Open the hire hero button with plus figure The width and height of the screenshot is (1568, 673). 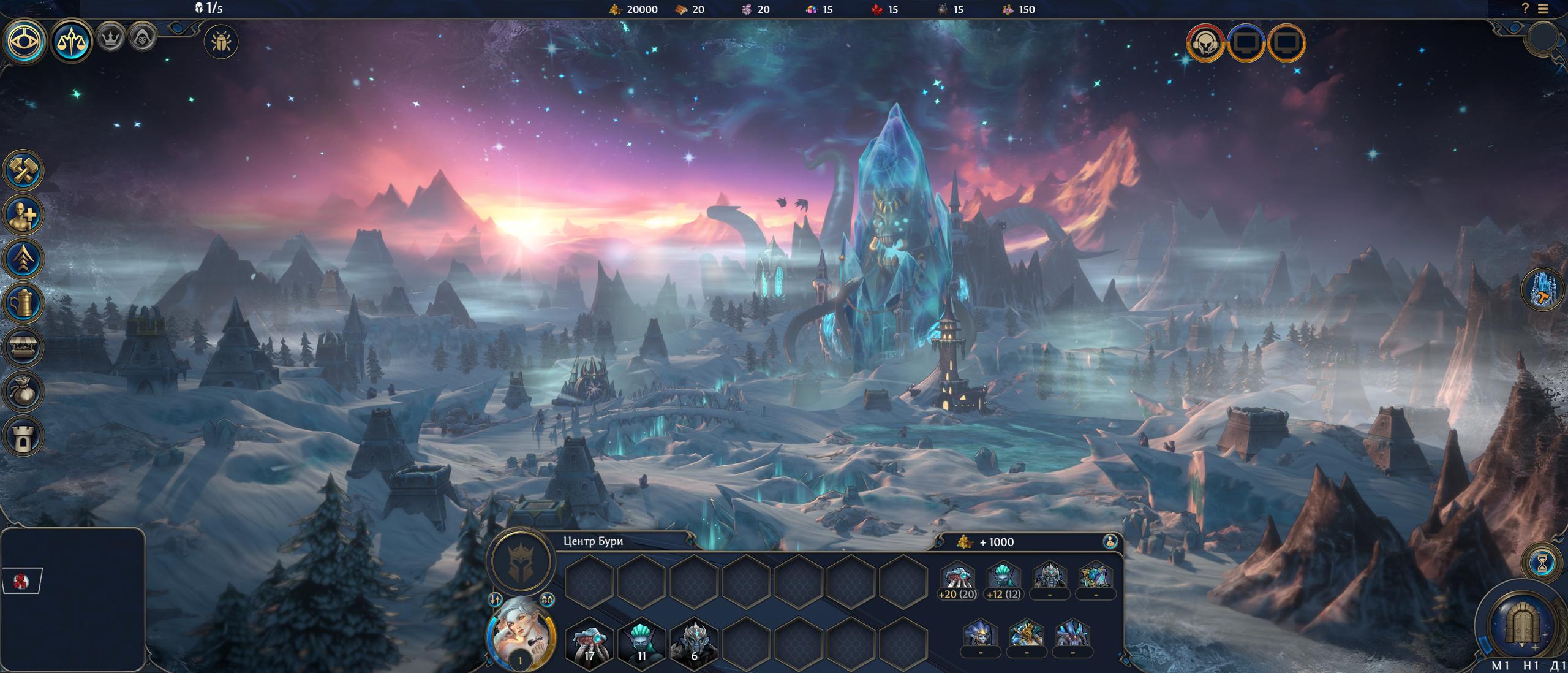(24, 214)
